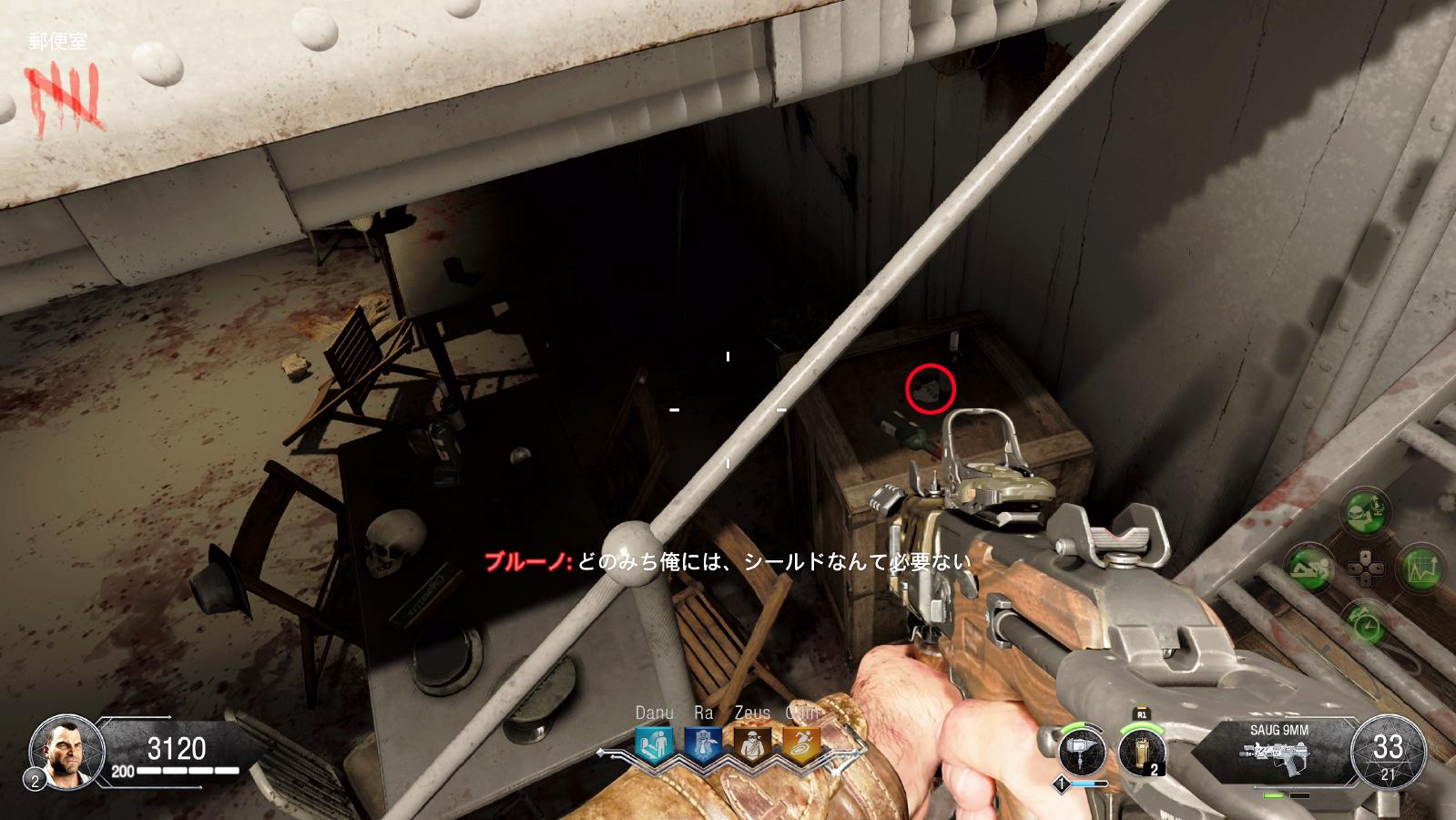Activate the hammer special weapon icon

click(1082, 753)
